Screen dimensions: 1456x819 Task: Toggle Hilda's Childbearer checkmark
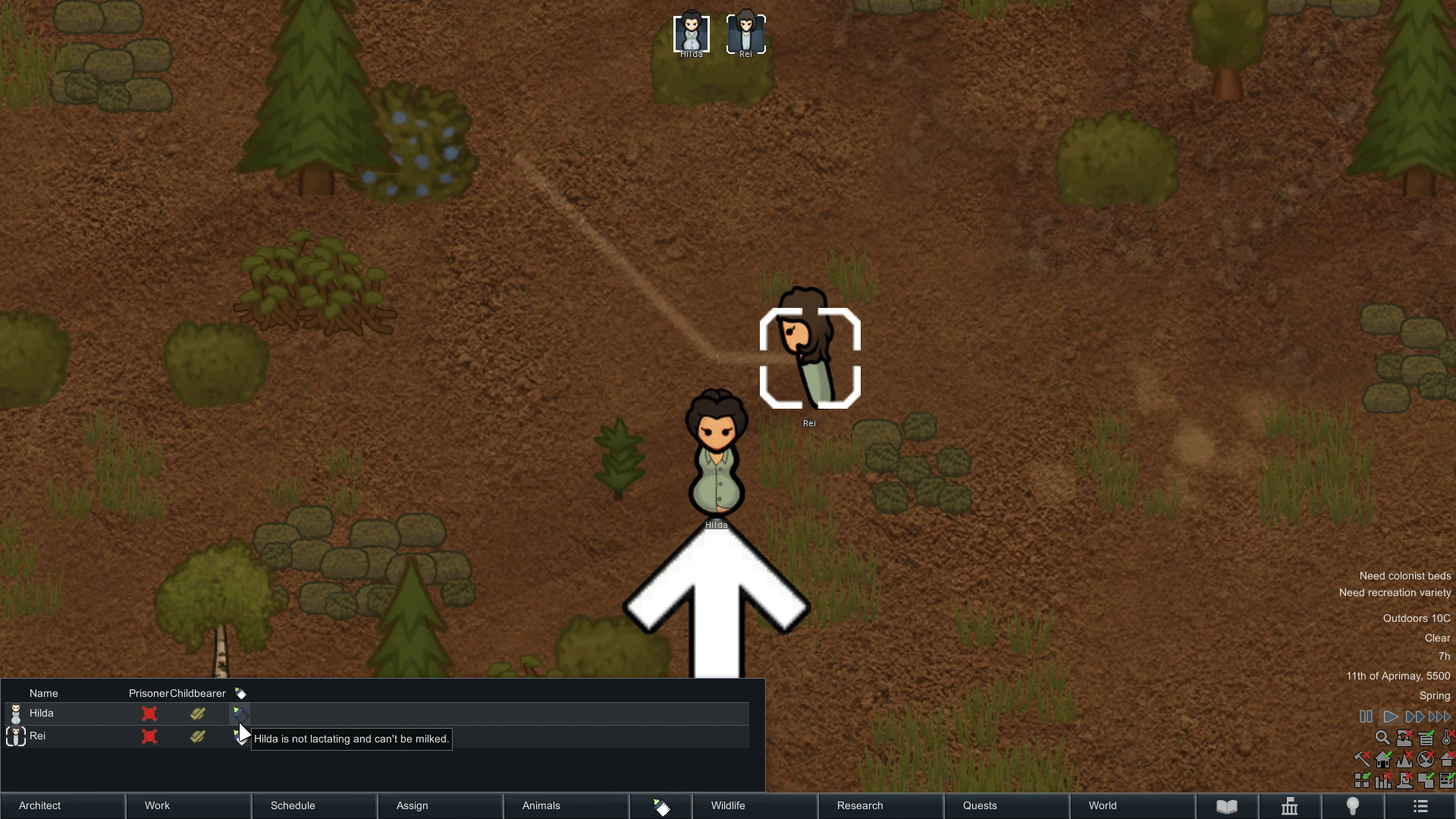198,714
